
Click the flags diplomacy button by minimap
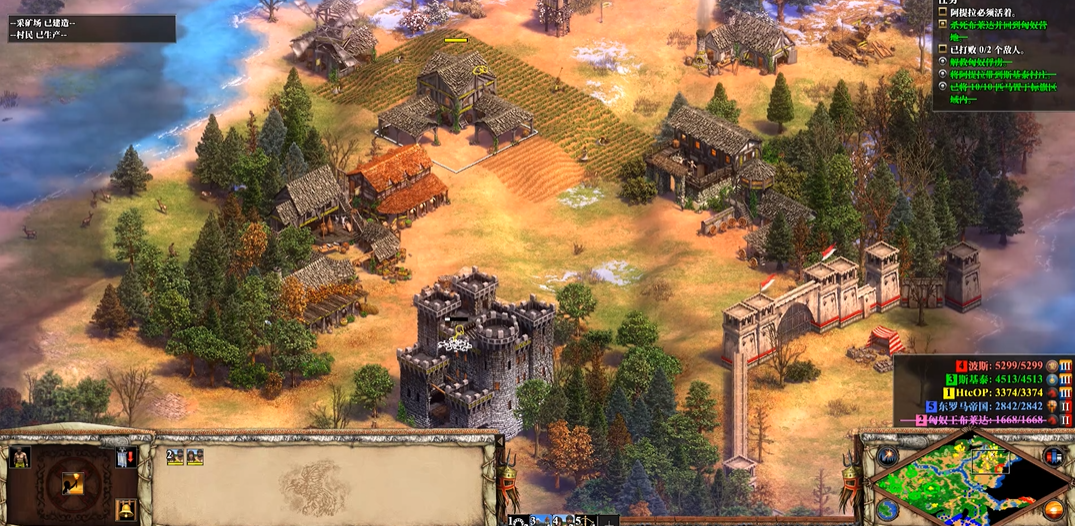[1052, 457]
